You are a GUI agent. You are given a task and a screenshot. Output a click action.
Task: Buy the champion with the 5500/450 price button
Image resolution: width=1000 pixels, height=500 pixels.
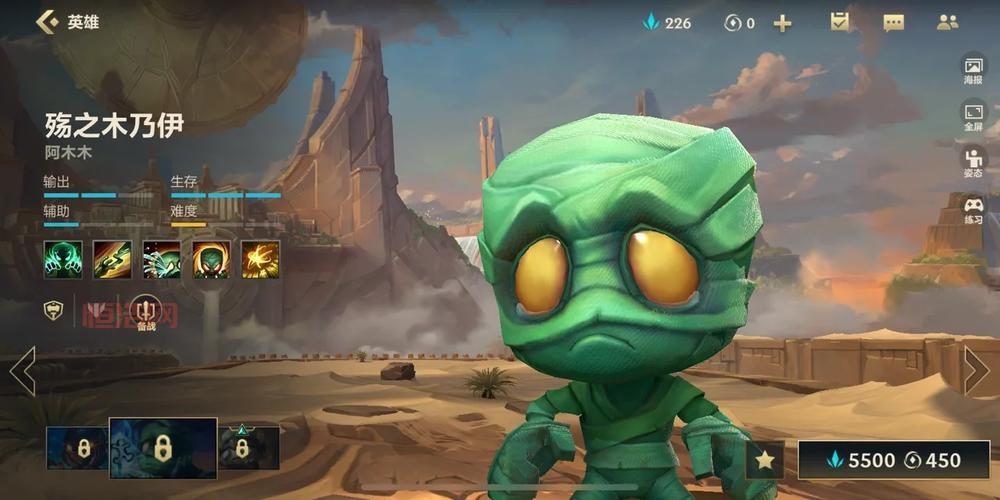[x=894, y=460]
